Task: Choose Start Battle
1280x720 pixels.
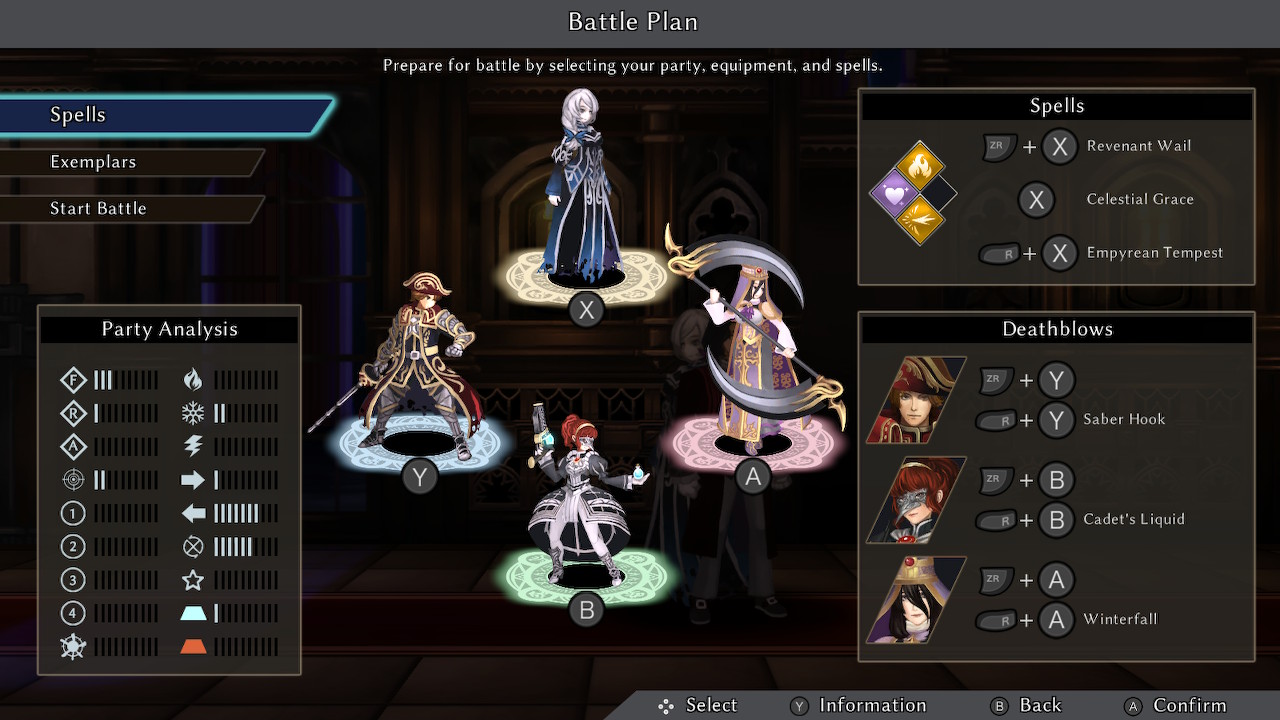Action: tap(98, 209)
